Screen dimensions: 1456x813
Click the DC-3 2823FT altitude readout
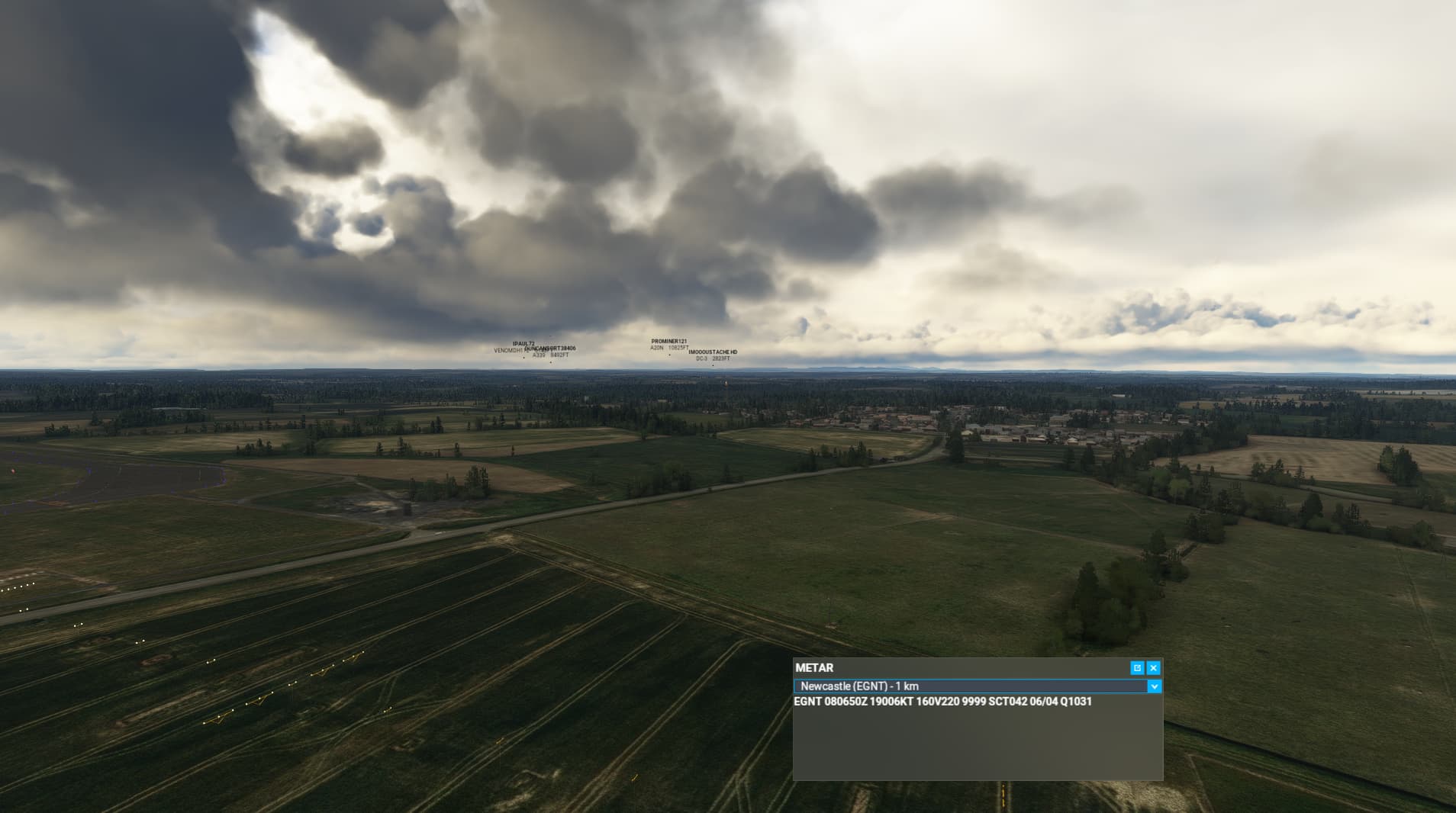click(x=713, y=359)
